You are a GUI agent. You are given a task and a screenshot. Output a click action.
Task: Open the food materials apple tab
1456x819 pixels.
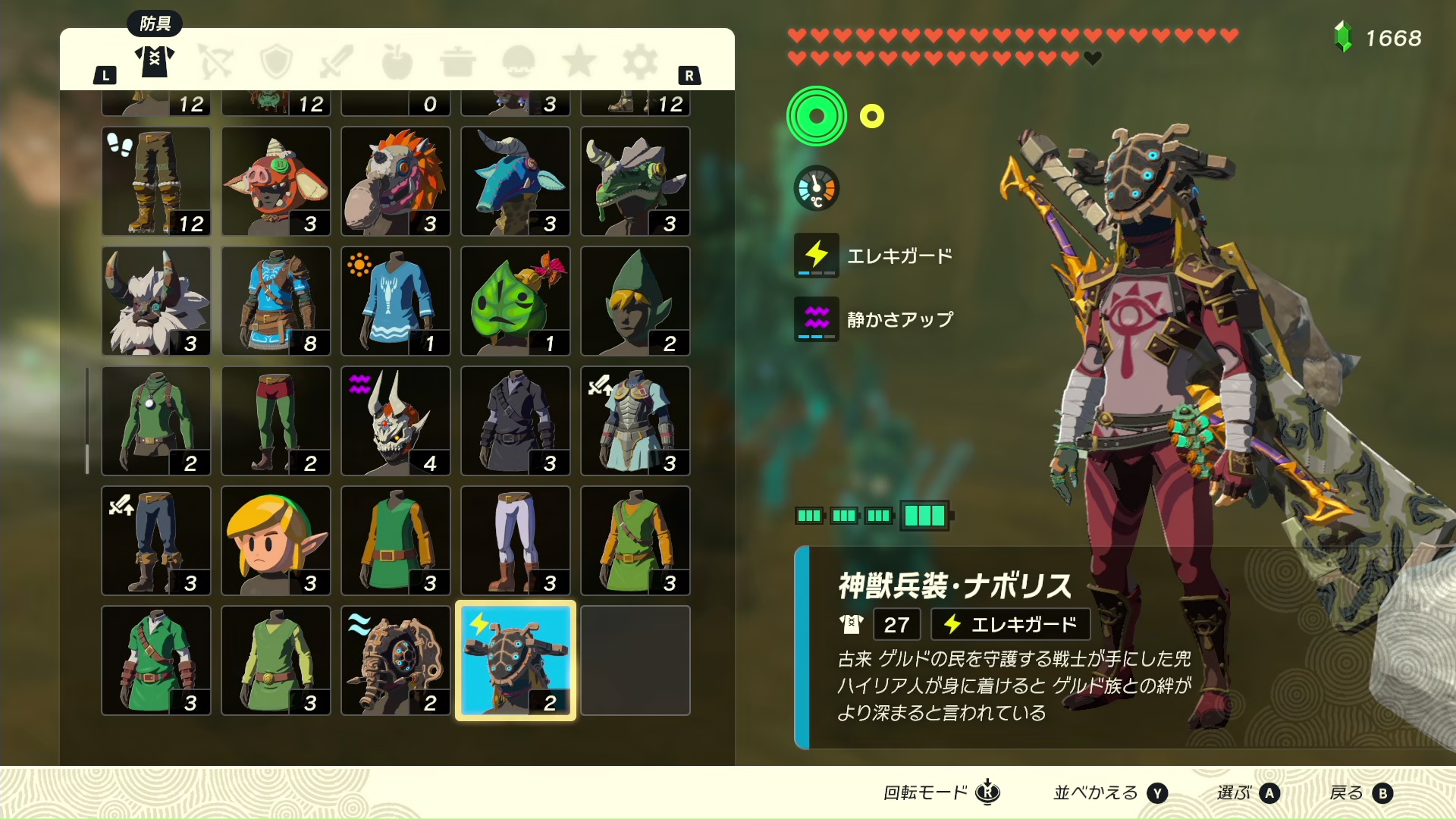click(x=397, y=61)
